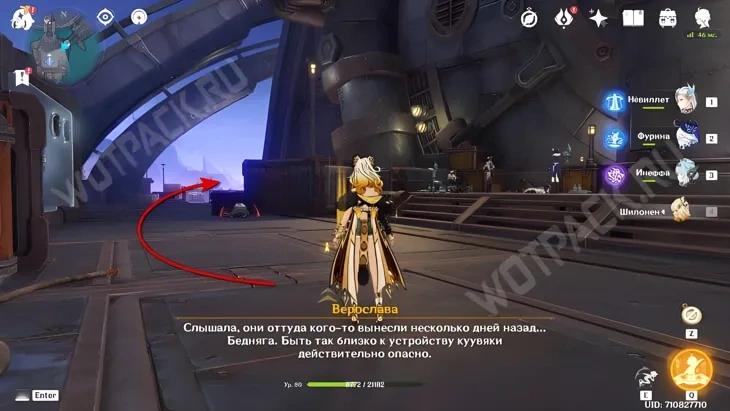The width and height of the screenshot is (730, 411).
Task: Switch to party member Инеффа
Action: tap(685, 173)
